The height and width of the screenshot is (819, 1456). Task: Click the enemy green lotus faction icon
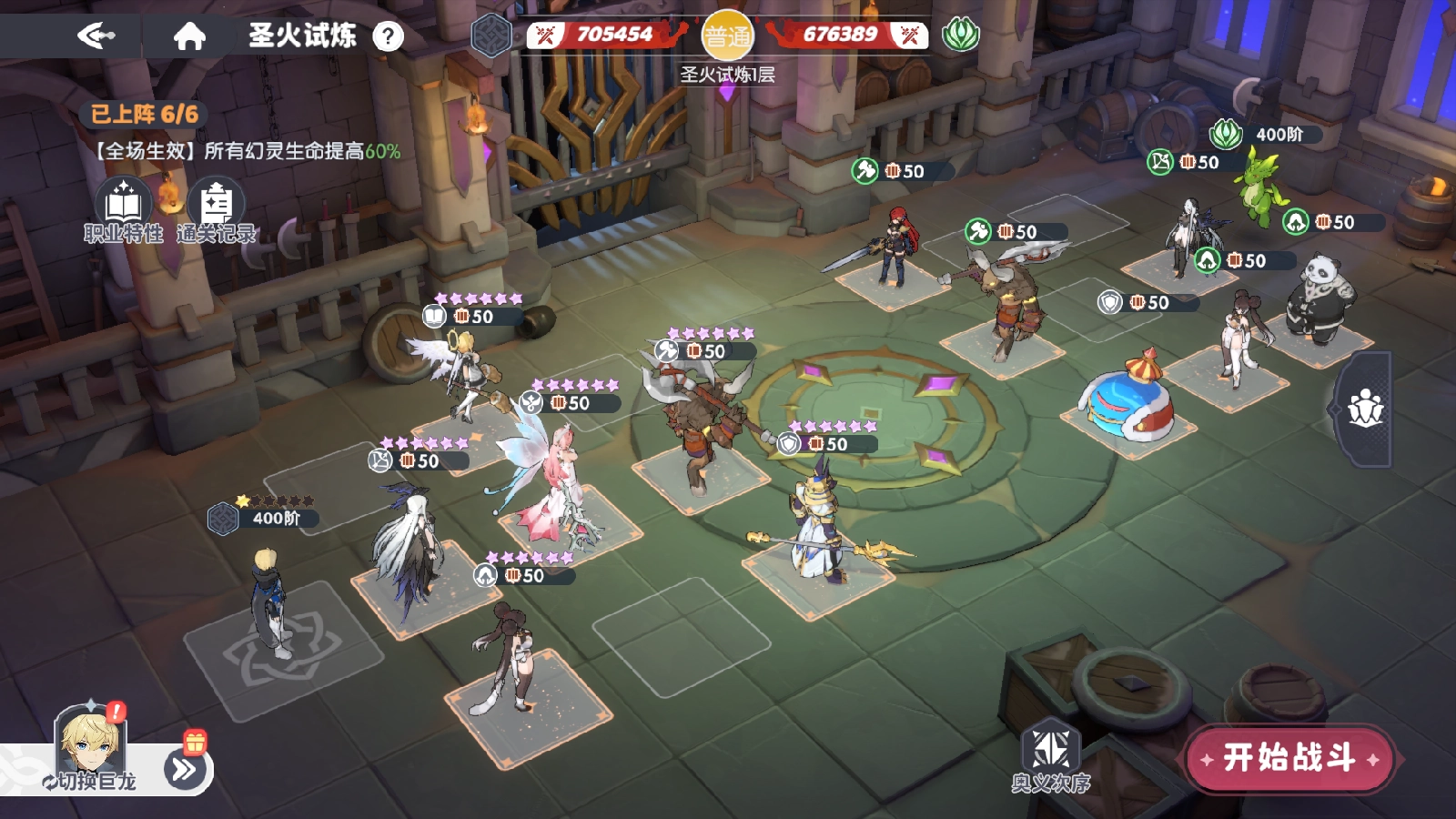[960, 35]
